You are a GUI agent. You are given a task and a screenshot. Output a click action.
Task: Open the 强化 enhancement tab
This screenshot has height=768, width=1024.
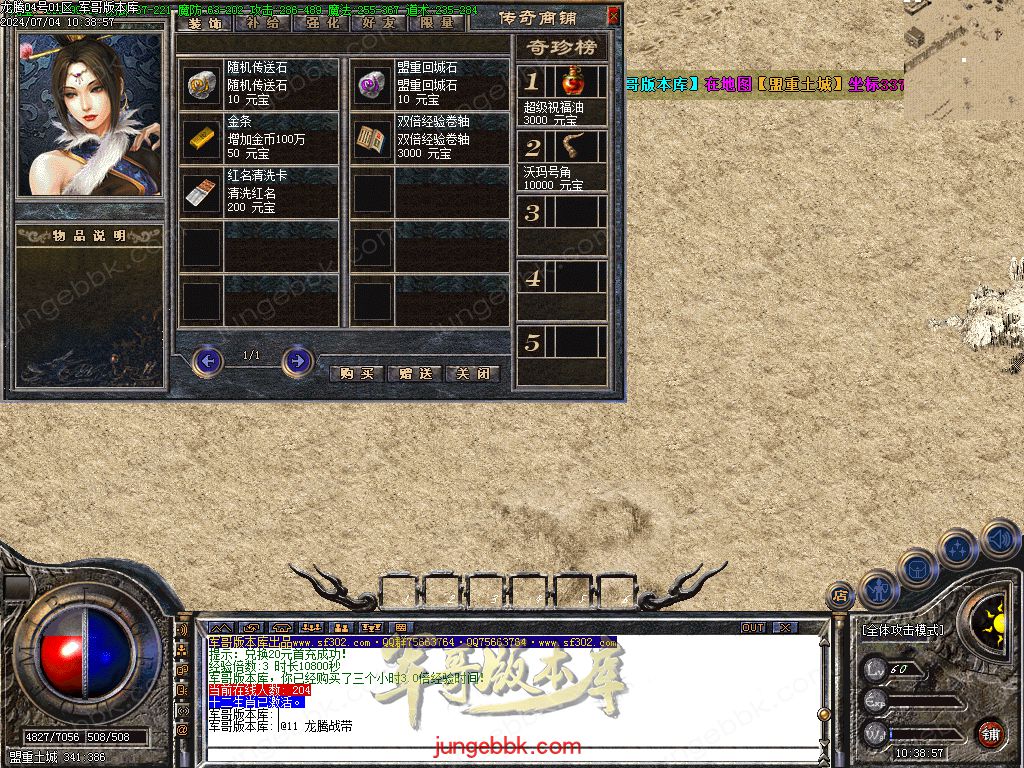[320, 22]
